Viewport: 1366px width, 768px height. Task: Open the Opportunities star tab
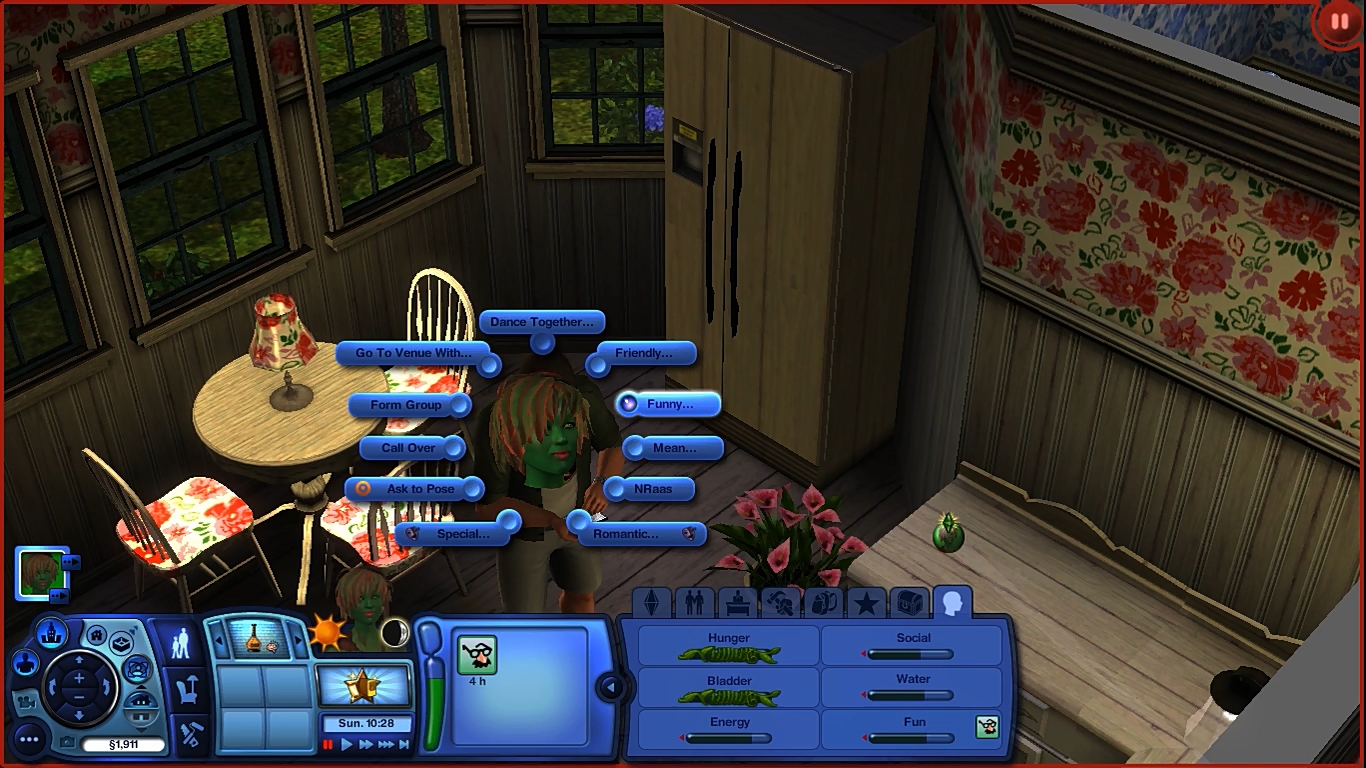click(867, 601)
